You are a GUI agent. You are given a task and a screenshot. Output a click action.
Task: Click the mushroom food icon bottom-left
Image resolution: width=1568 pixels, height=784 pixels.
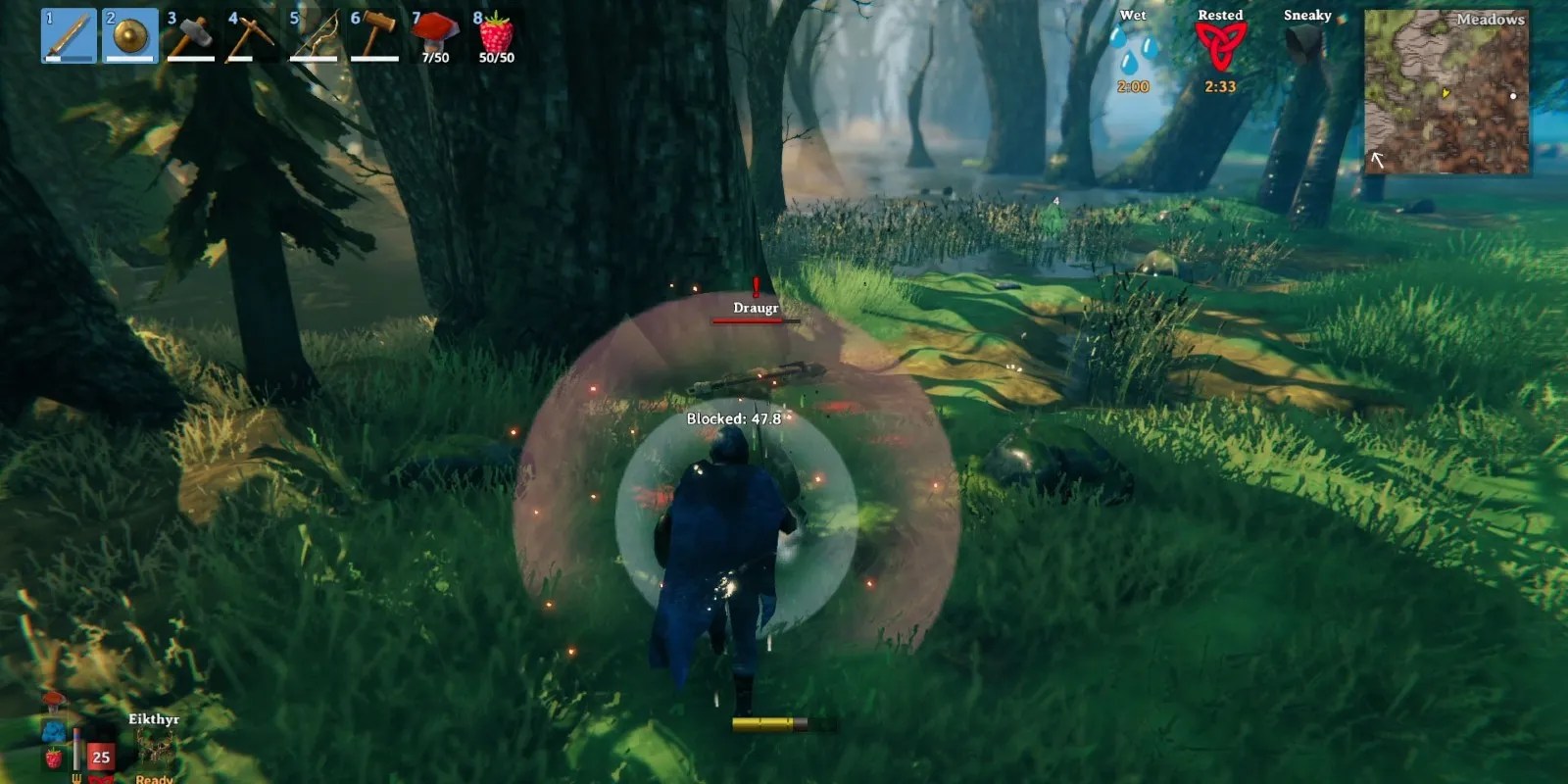tap(52, 702)
